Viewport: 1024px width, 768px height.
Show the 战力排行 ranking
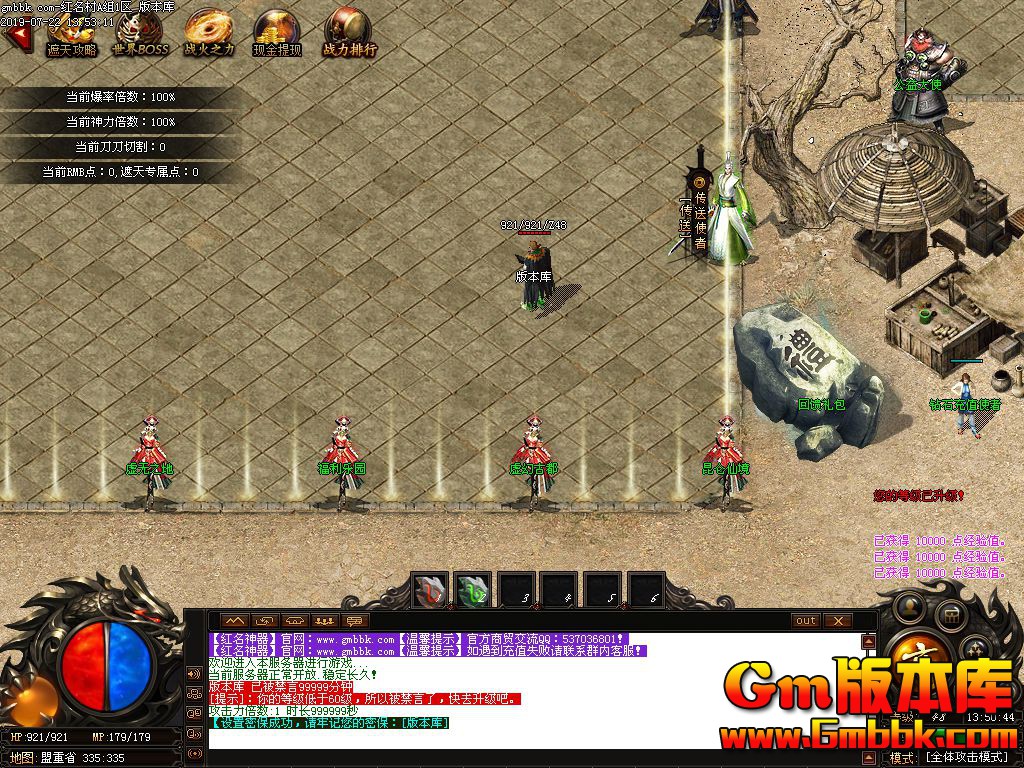point(349,34)
